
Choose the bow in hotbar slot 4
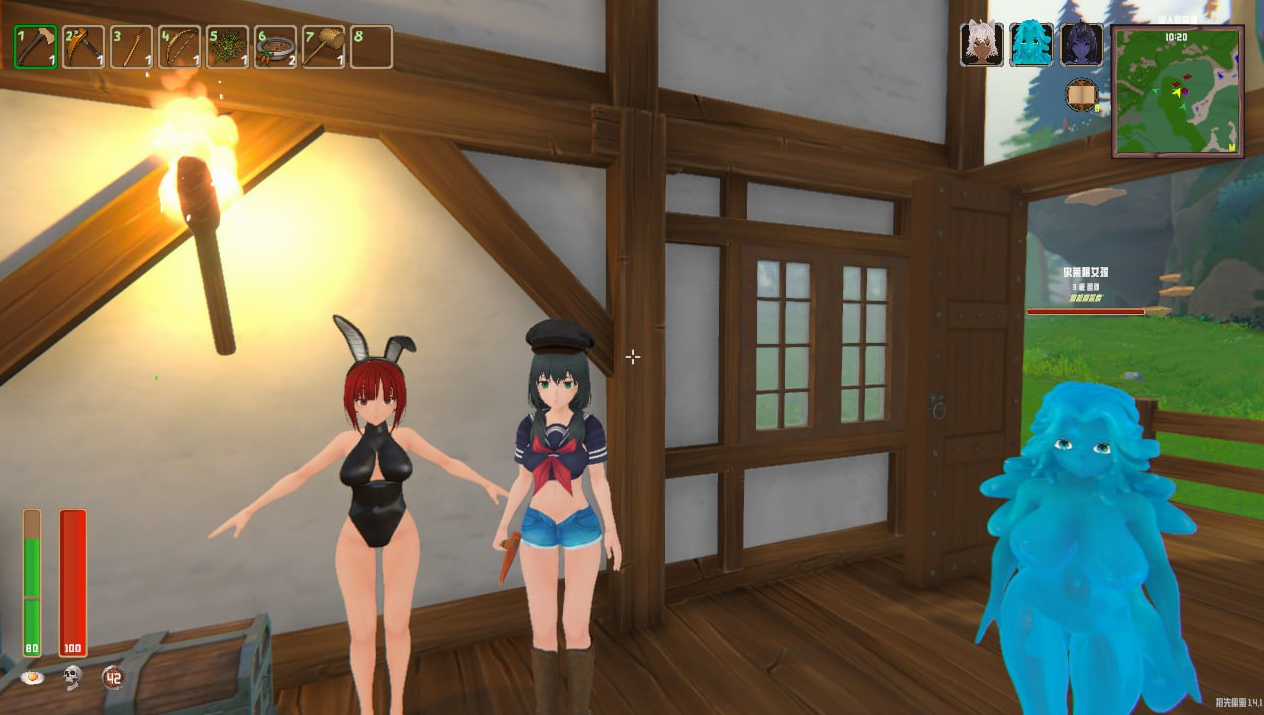(180, 47)
